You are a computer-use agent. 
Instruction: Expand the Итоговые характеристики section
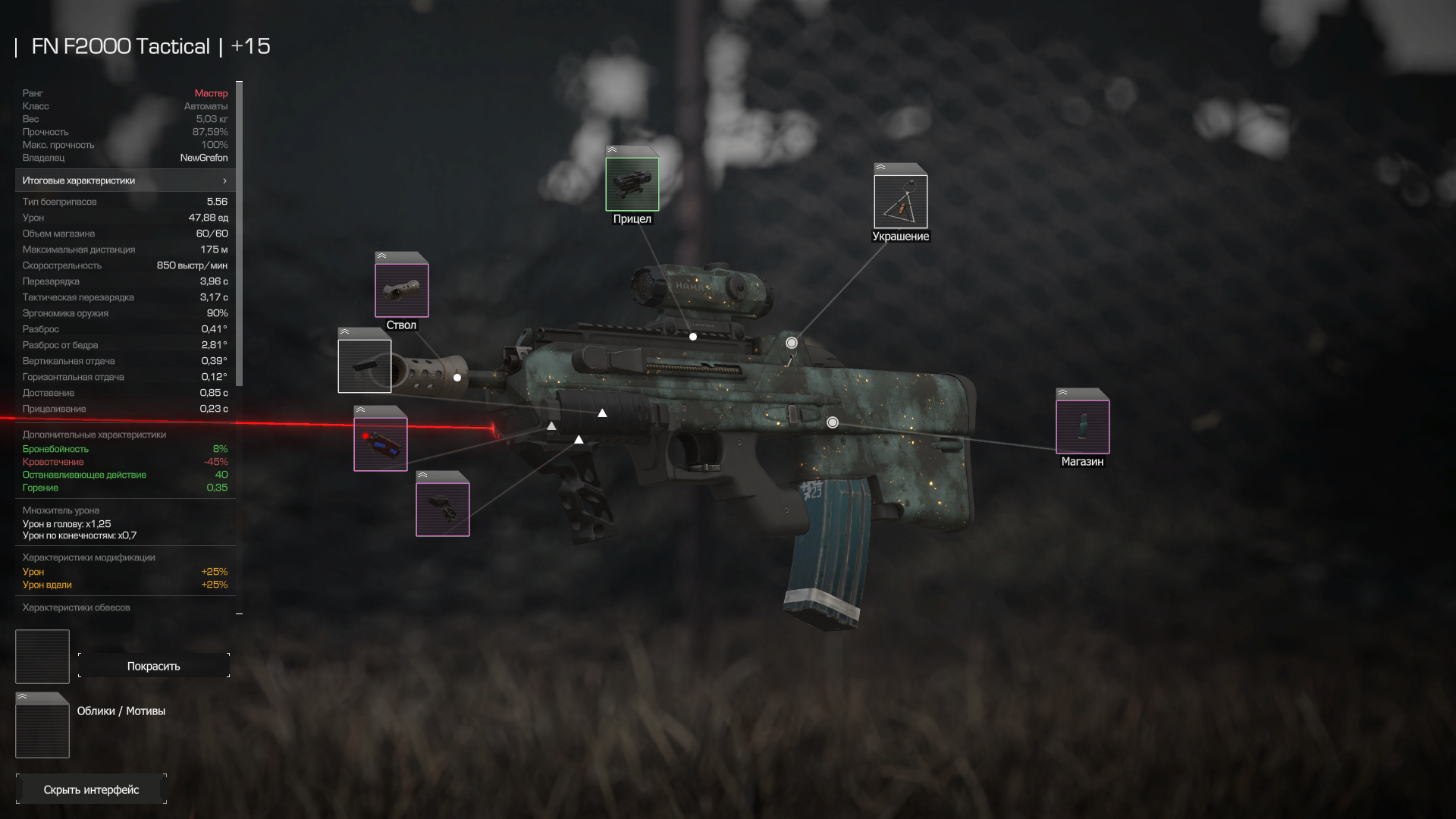point(125,180)
